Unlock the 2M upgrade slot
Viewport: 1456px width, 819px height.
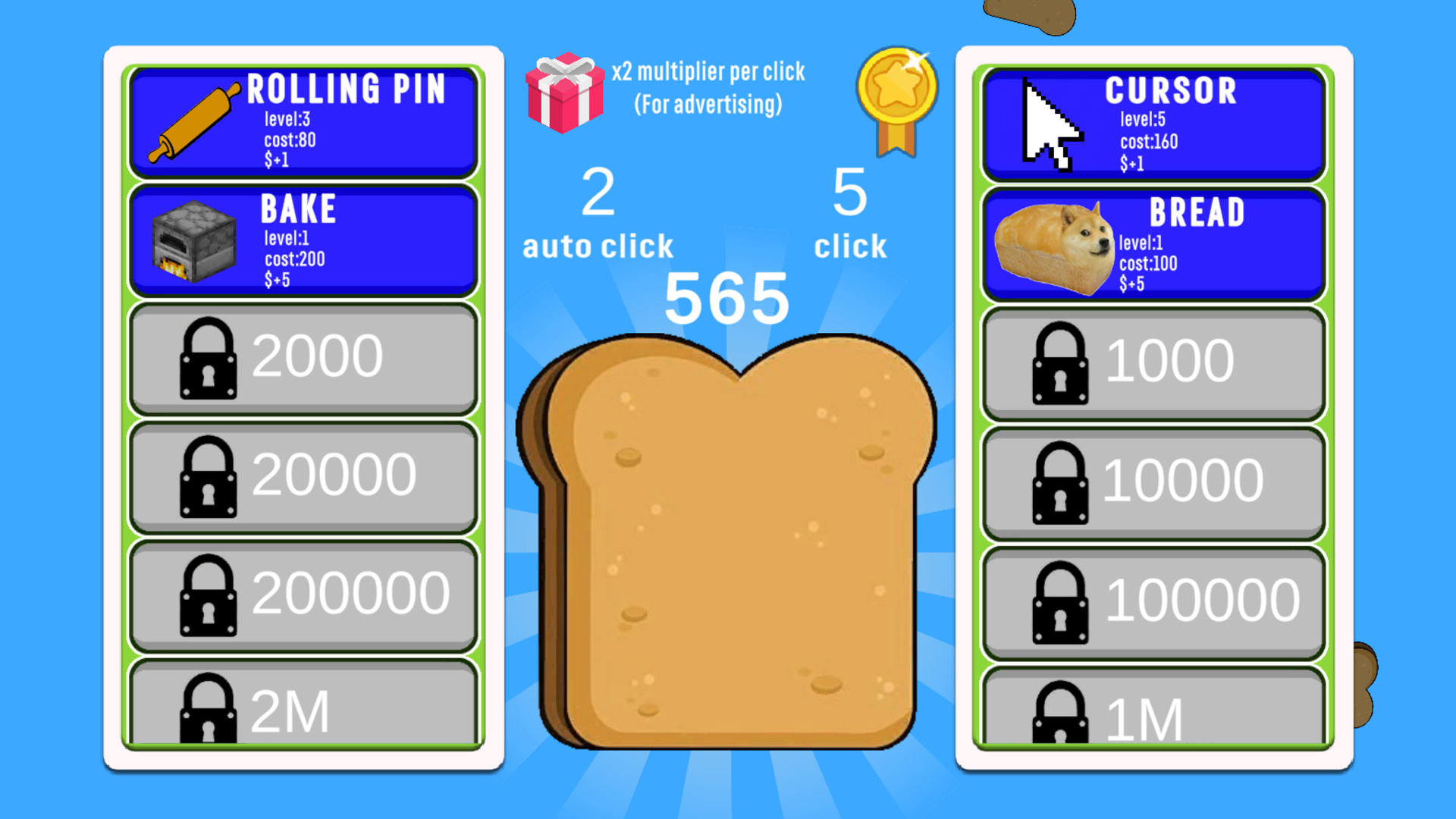[x=301, y=709]
